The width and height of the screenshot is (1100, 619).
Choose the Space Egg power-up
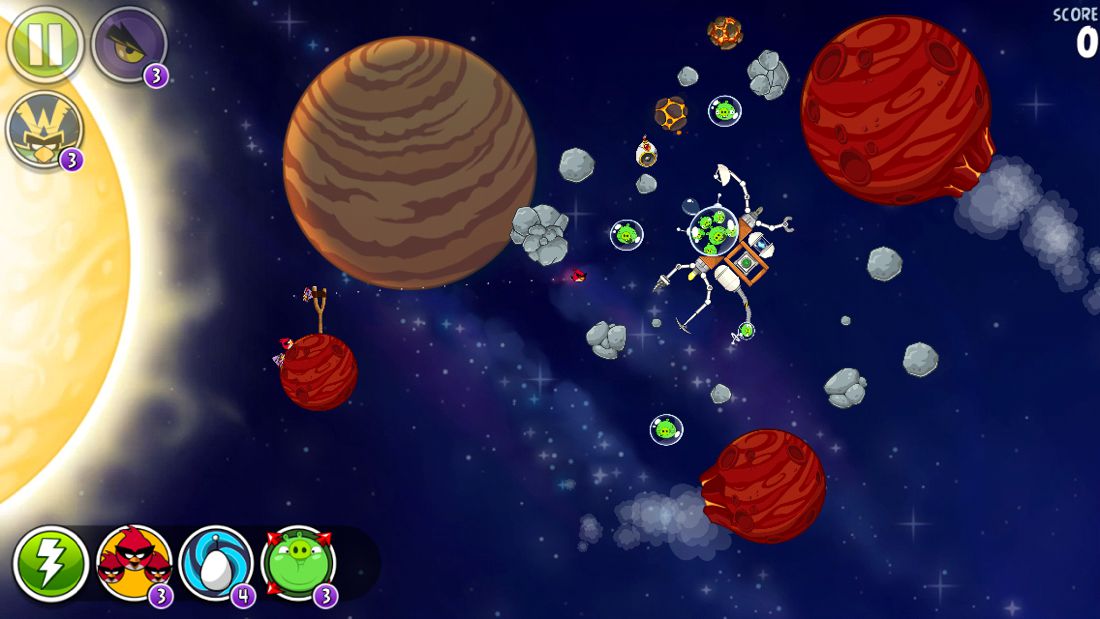click(216, 563)
